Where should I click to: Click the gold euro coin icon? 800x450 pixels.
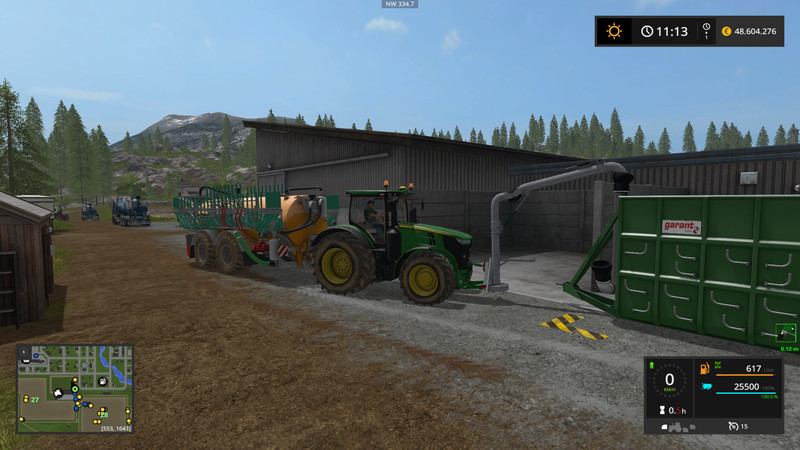[725, 31]
